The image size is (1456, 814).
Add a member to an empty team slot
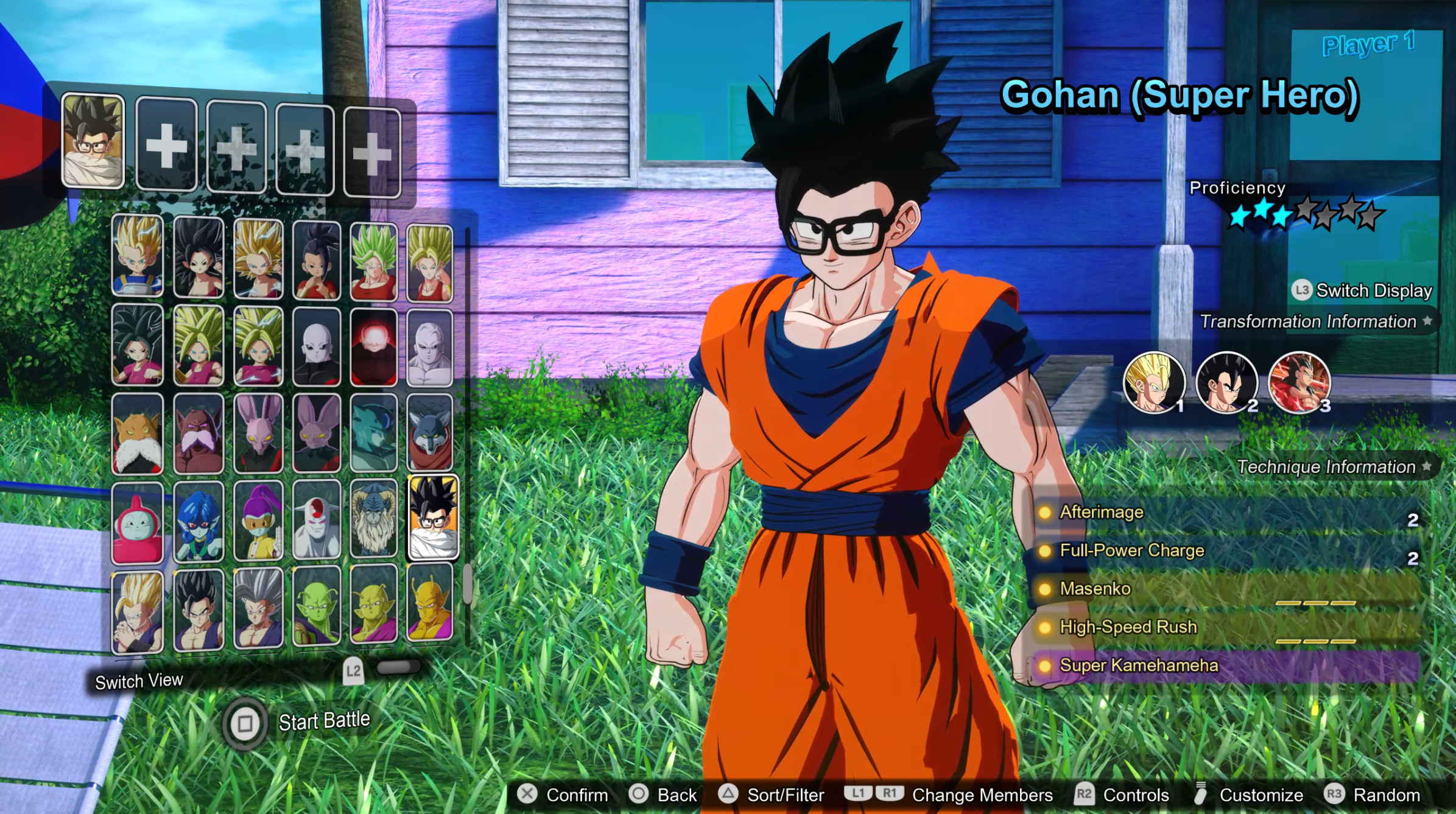(166, 148)
